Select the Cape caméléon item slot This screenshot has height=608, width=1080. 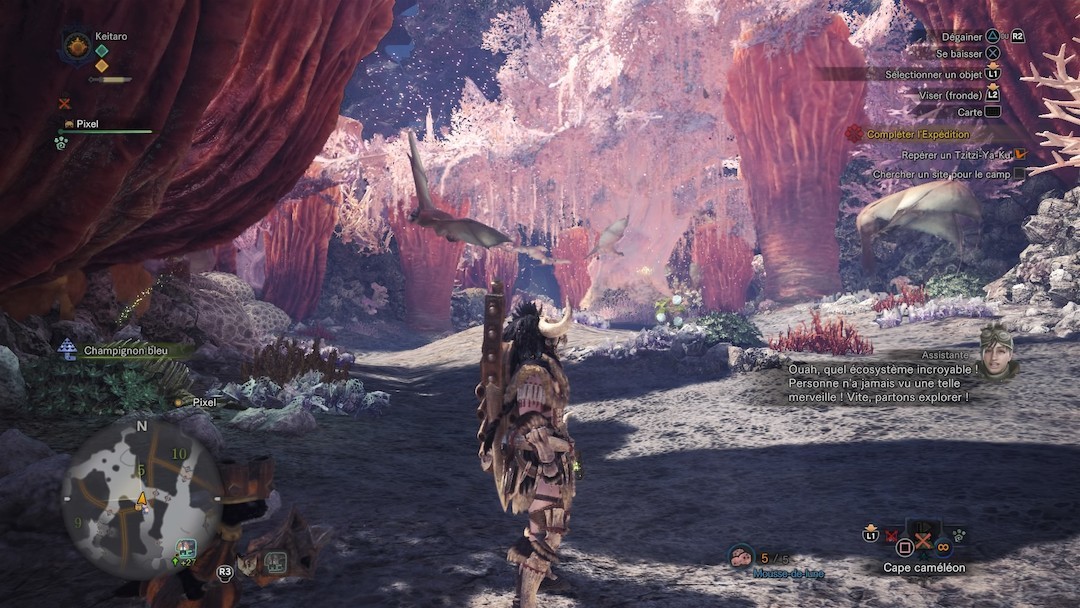[x=923, y=543]
